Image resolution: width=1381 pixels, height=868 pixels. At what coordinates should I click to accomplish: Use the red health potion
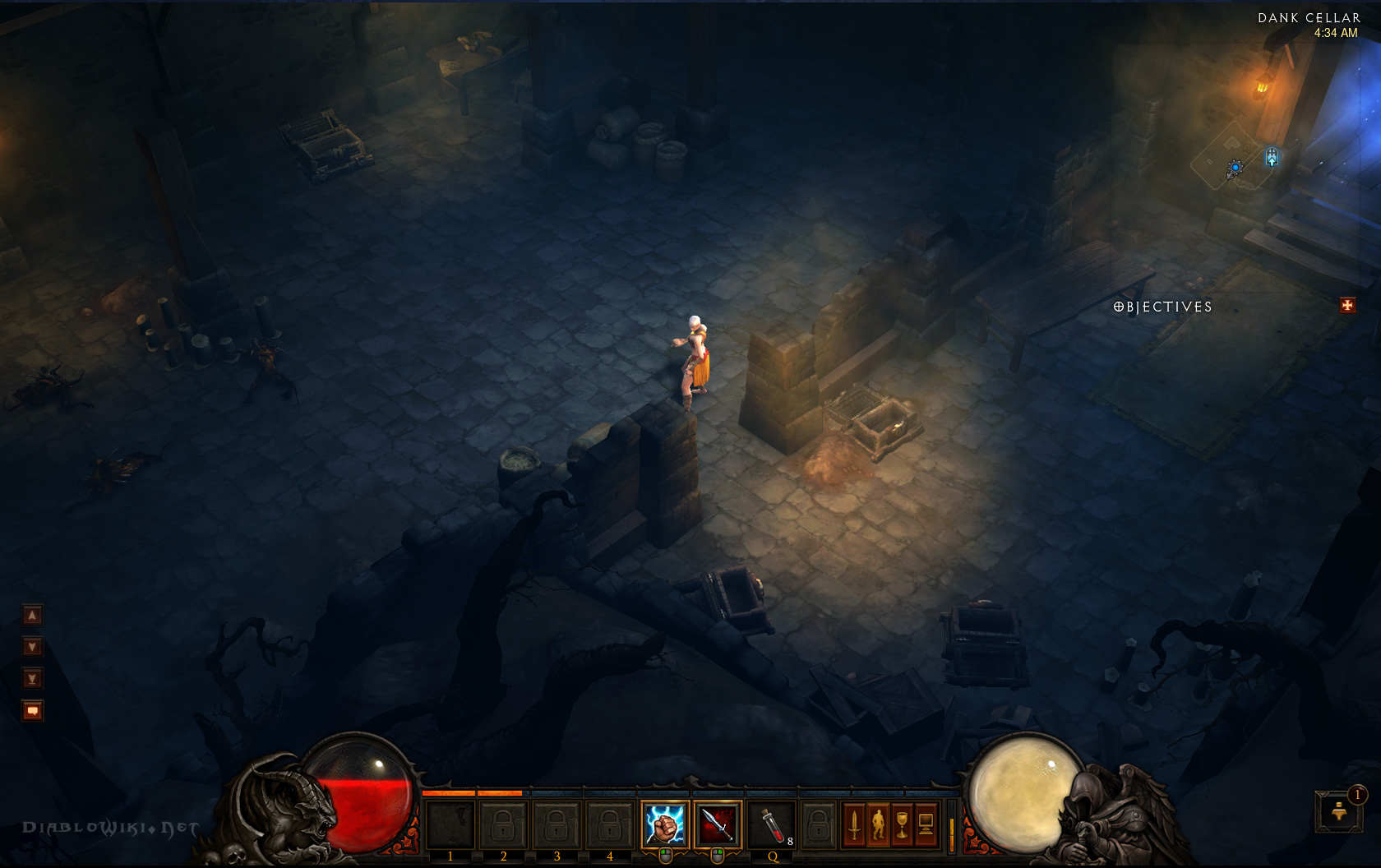tap(772, 824)
